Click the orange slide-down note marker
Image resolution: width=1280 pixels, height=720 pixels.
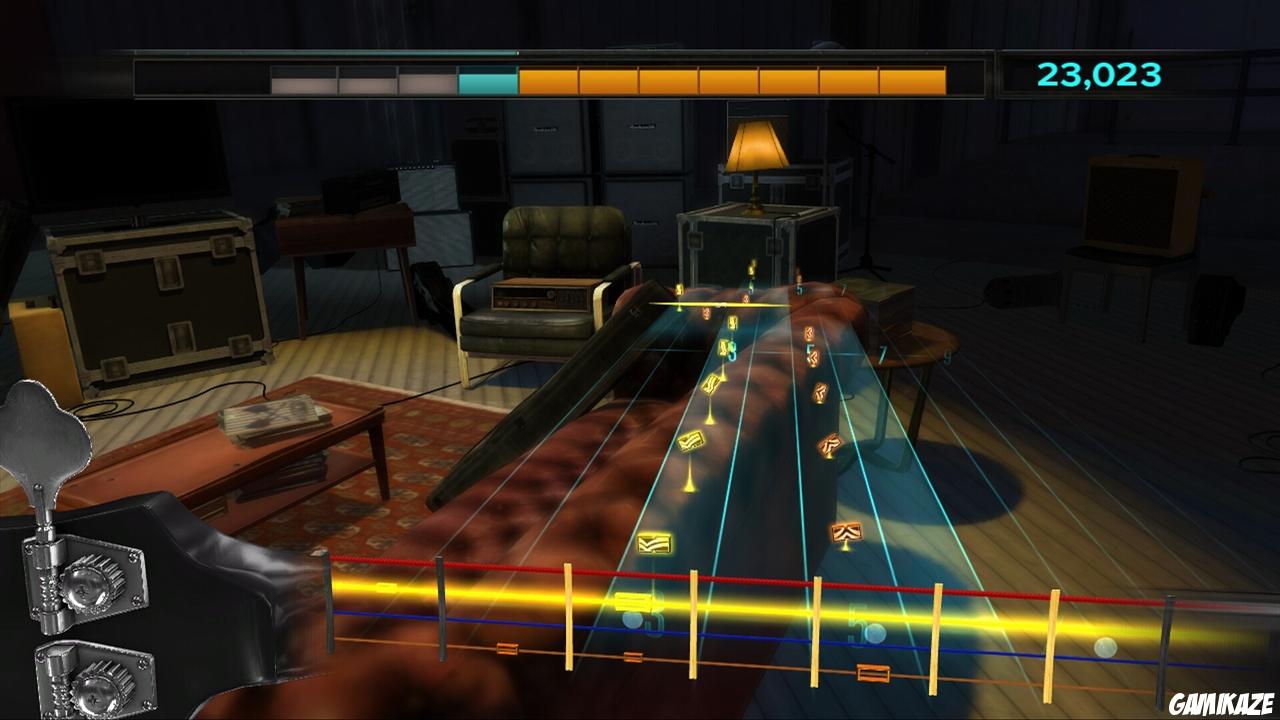[819, 391]
